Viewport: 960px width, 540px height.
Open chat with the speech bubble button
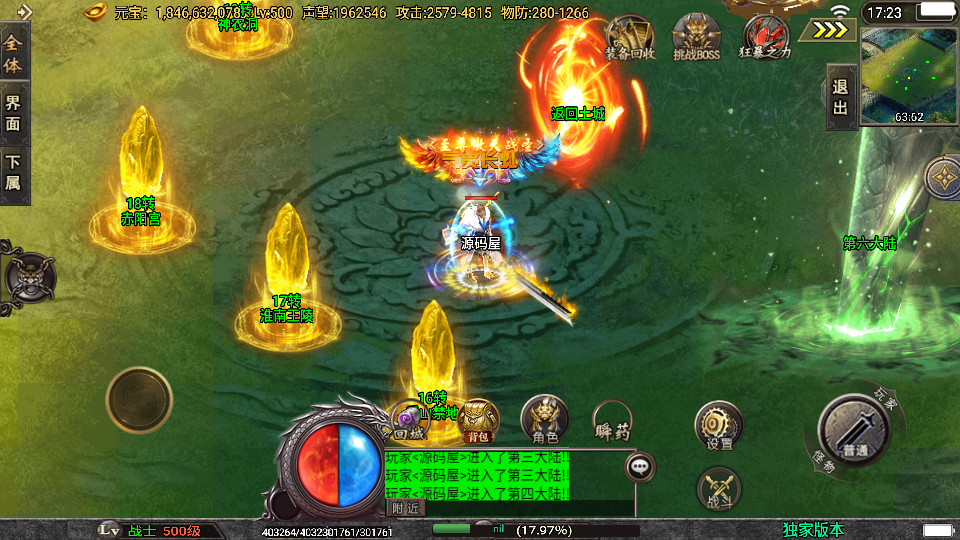(x=640, y=466)
